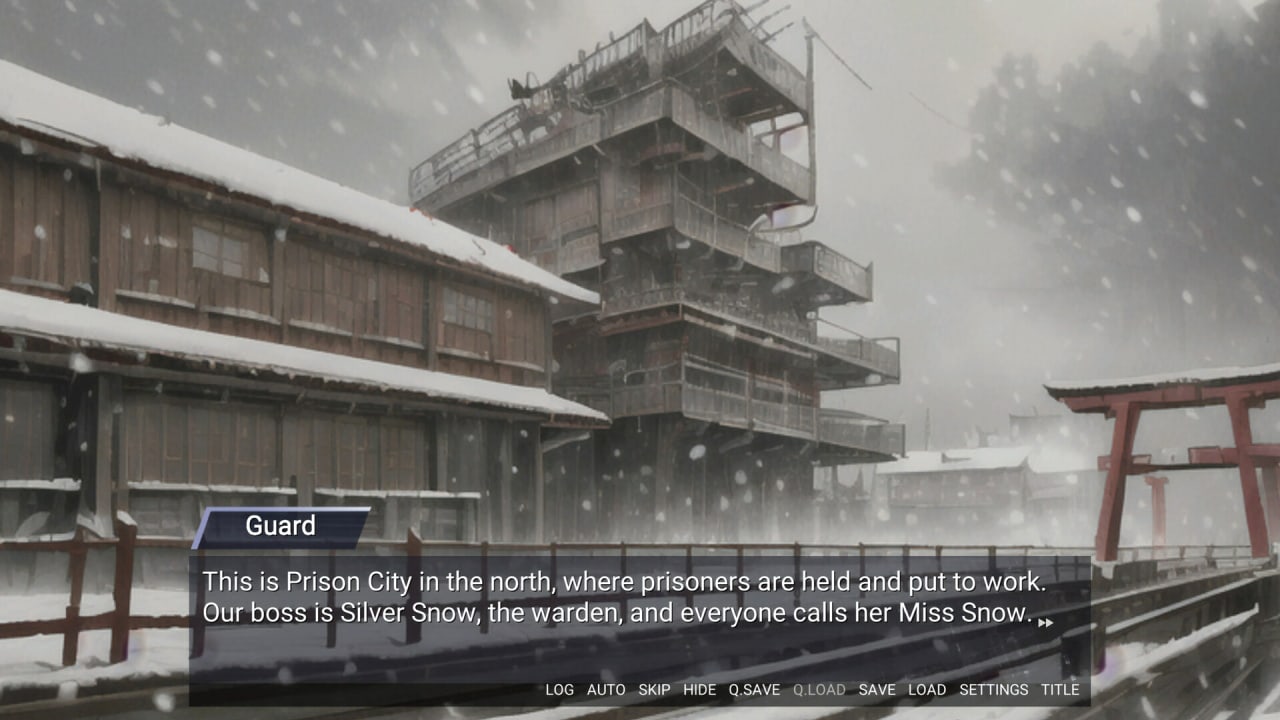Open the SAVE menu
Screen dimensions: 1280x720
pyautogui.click(x=877, y=690)
